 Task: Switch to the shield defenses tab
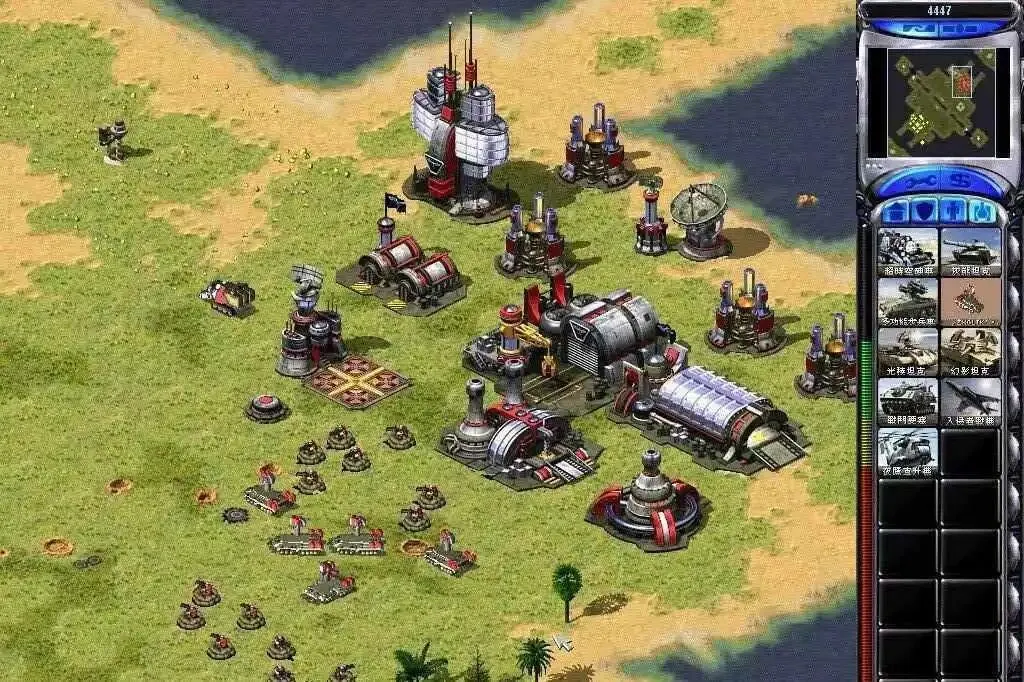(x=926, y=212)
